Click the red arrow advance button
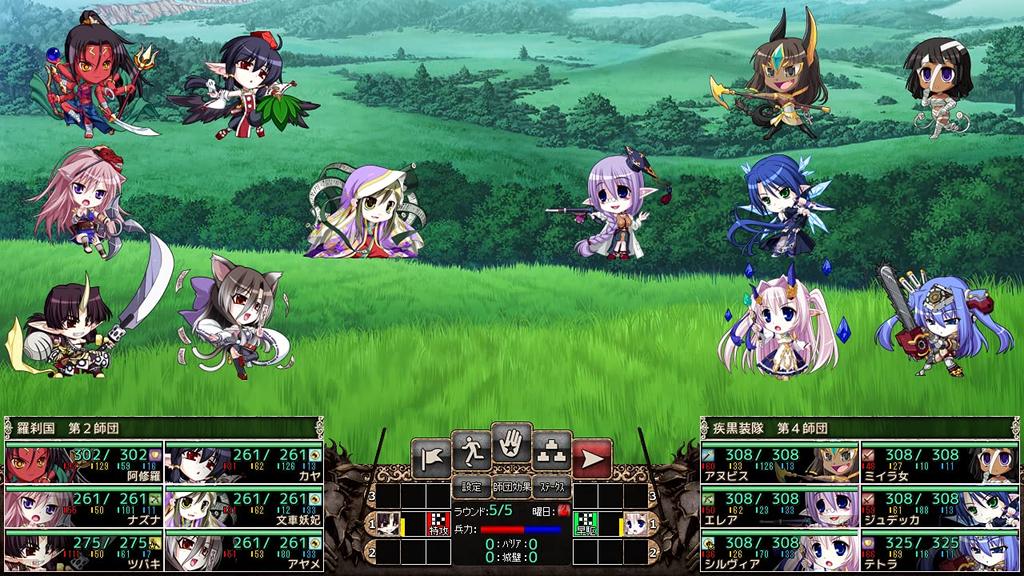 coord(592,458)
